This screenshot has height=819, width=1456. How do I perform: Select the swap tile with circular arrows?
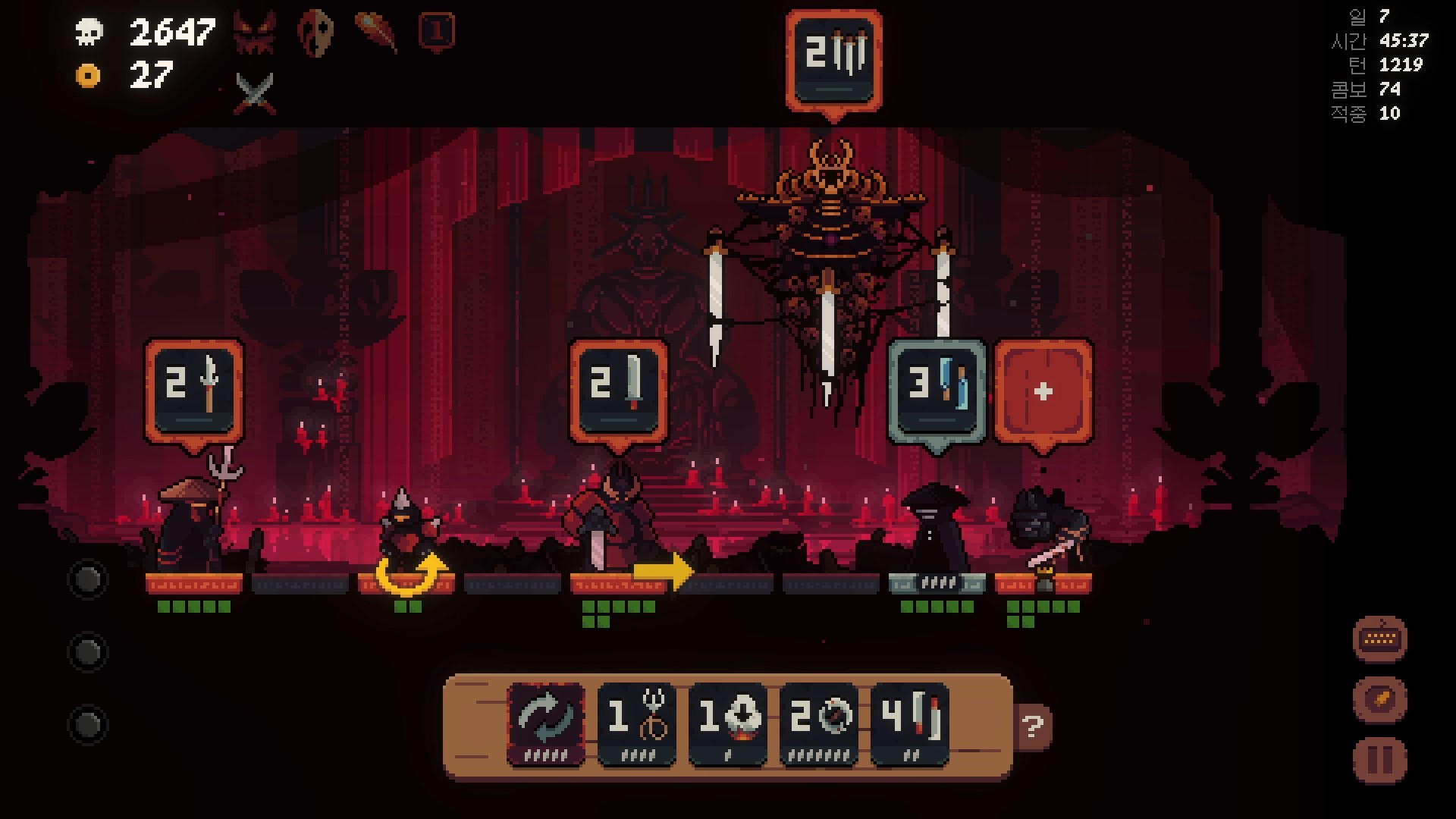pyautogui.click(x=545, y=724)
